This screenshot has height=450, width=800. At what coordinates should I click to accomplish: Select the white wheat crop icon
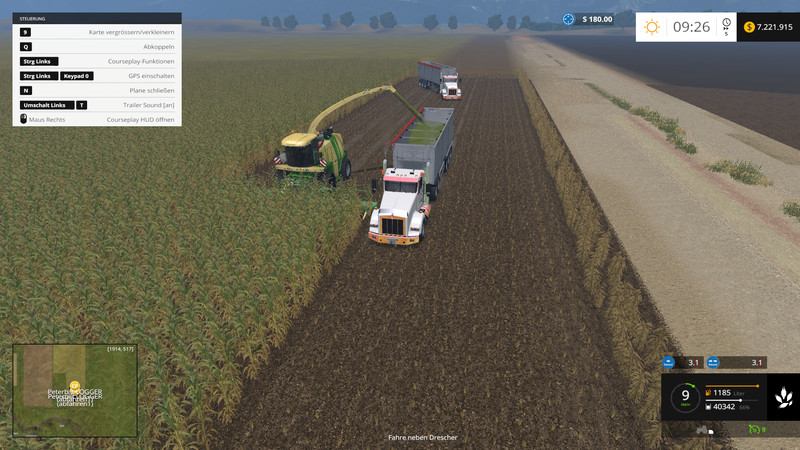[783, 397]
